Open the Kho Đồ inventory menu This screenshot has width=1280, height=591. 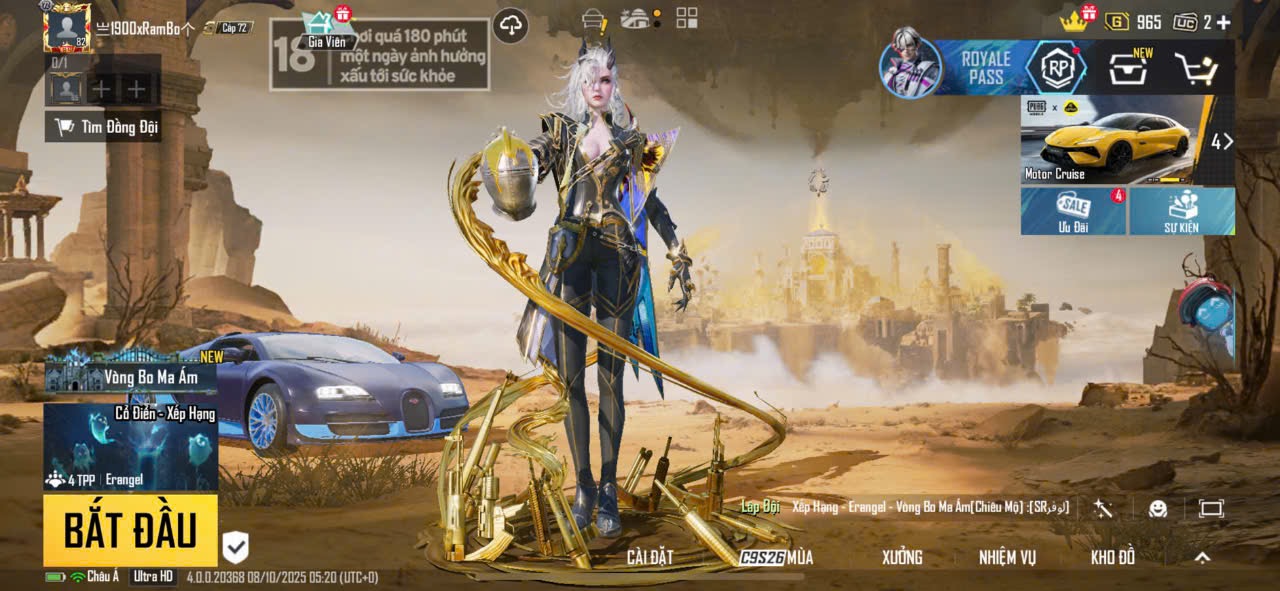click(1113, 558)
